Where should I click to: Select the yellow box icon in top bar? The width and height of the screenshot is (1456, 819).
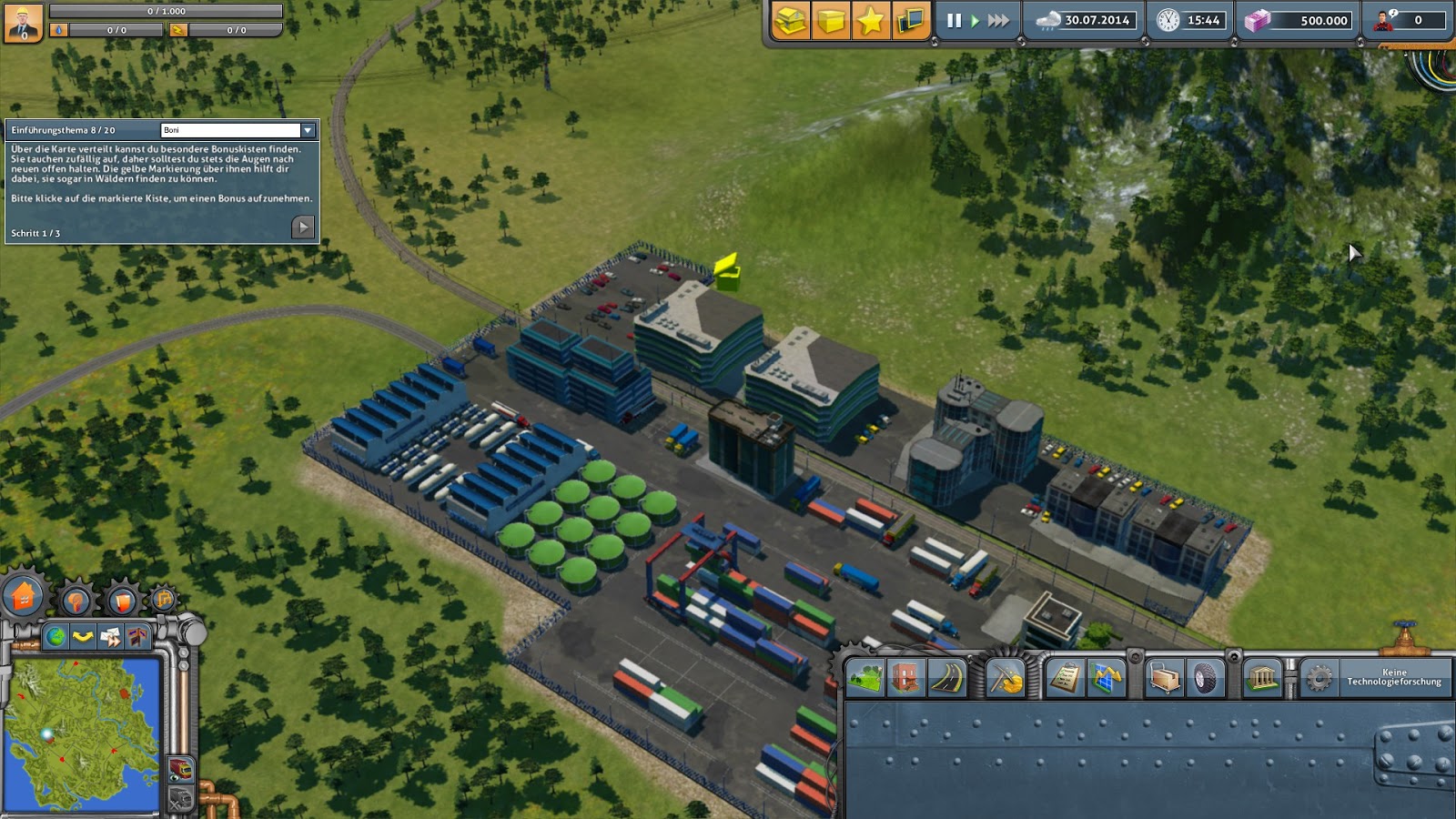click(830, 20)
